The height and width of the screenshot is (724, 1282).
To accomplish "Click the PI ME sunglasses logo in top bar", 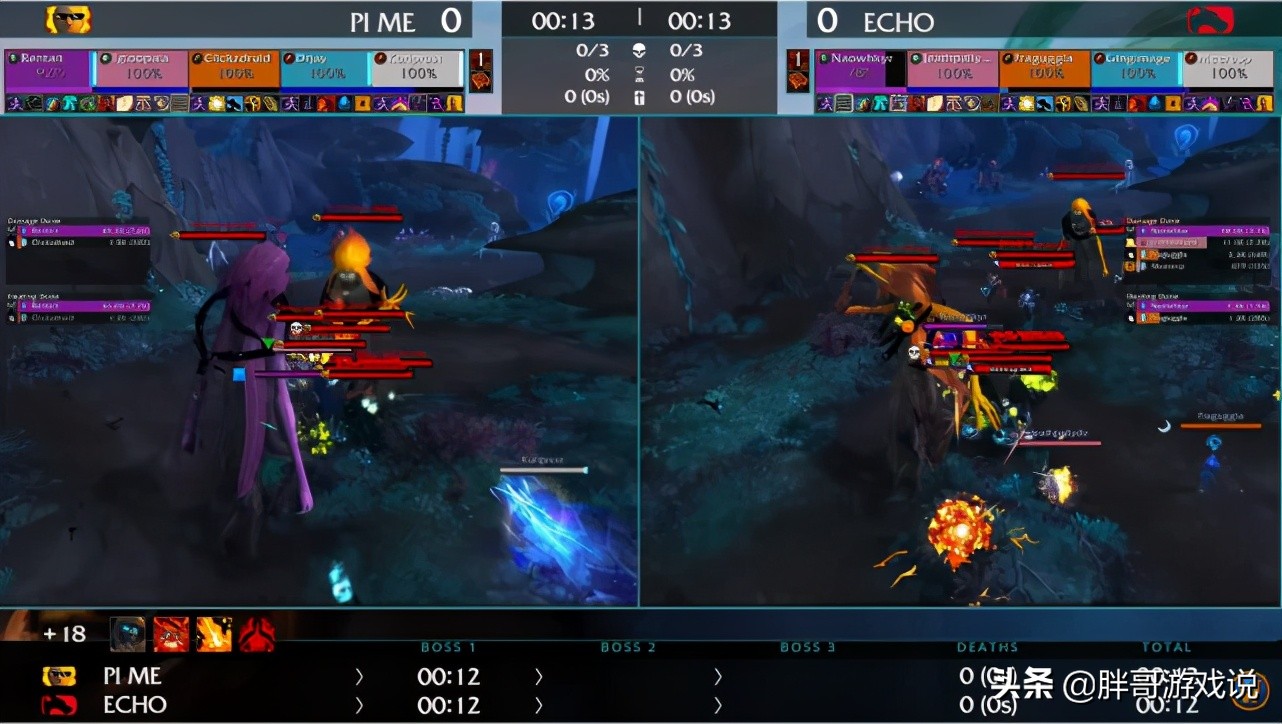I will click(x=68, y=19).
